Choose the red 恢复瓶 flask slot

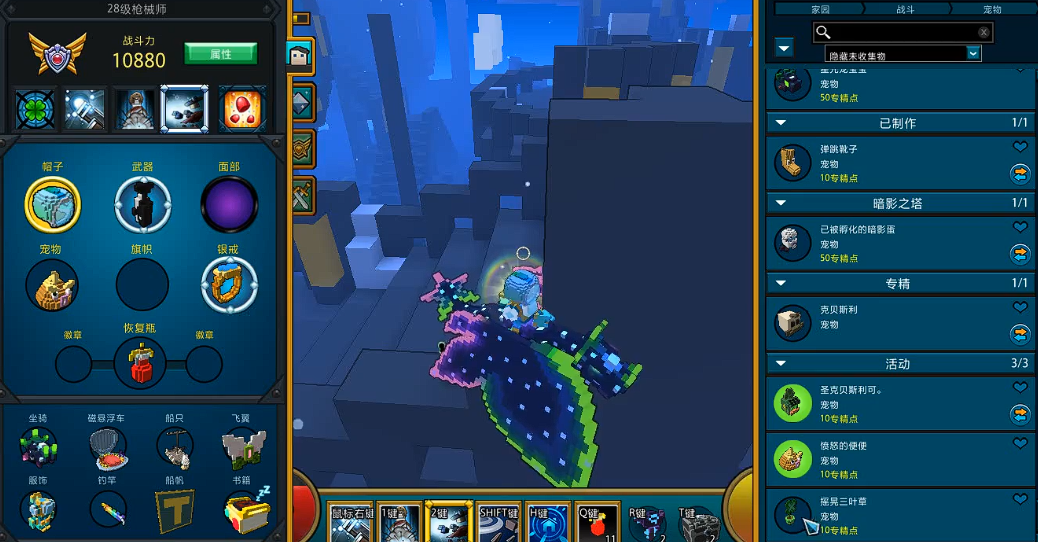(141, 361)
